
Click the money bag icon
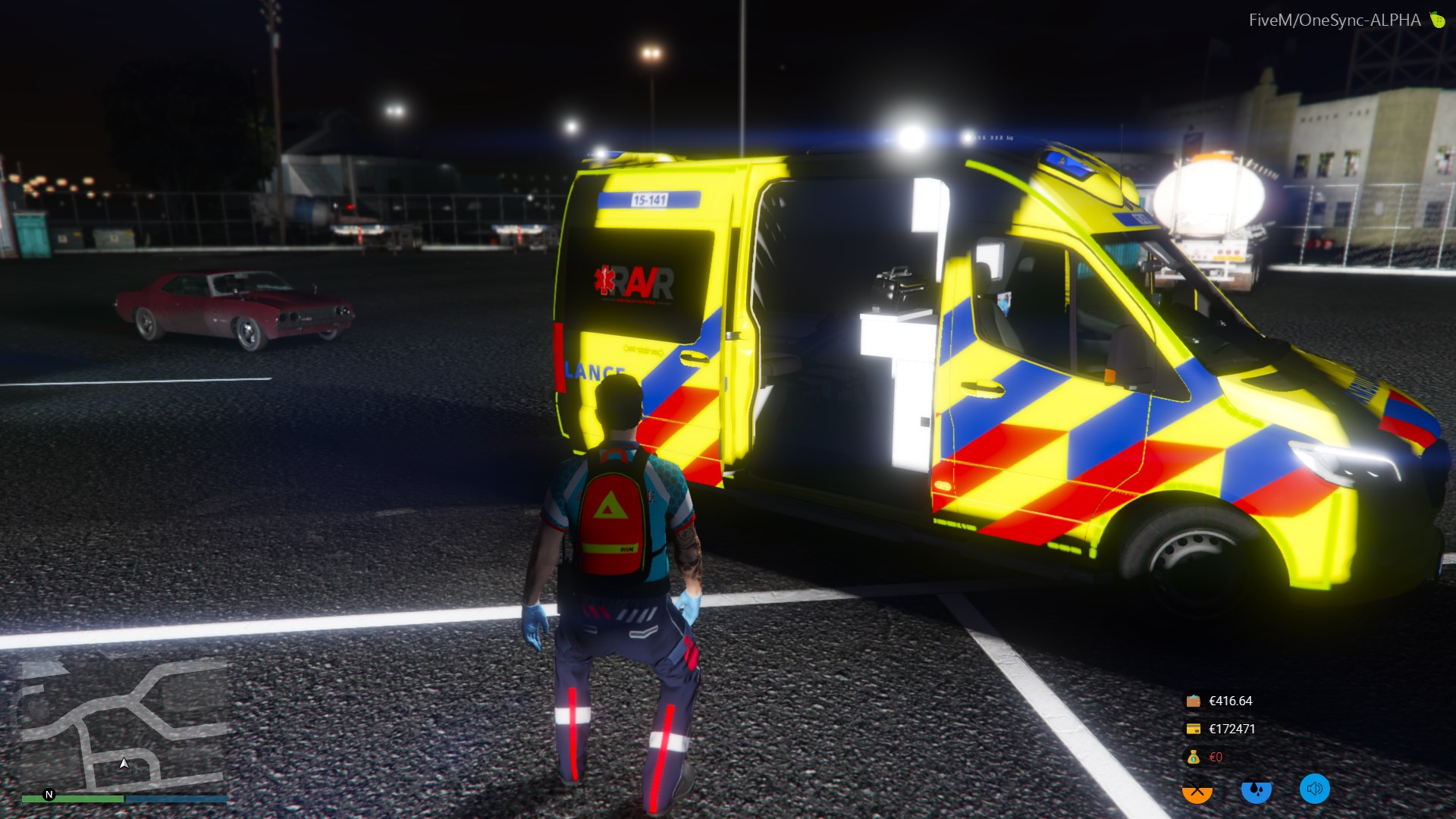(x=1193, y=757)
